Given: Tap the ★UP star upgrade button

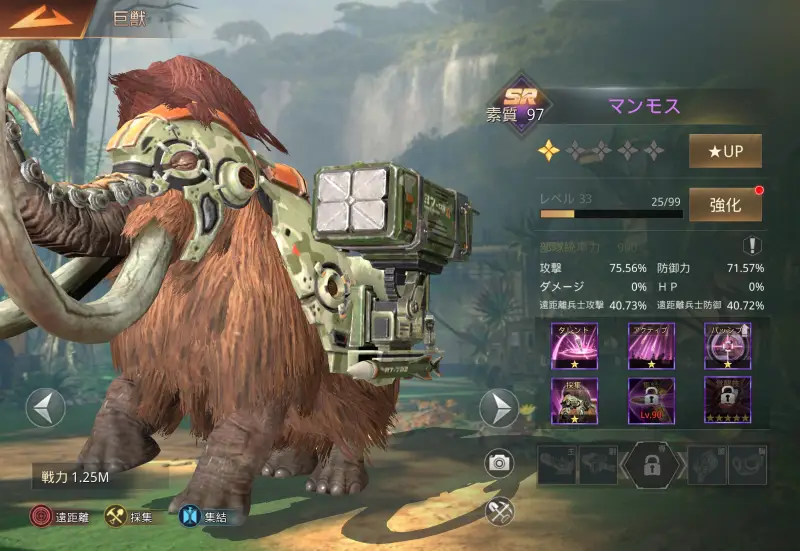Looking at the screenshot, I should (x=725, y=151).
